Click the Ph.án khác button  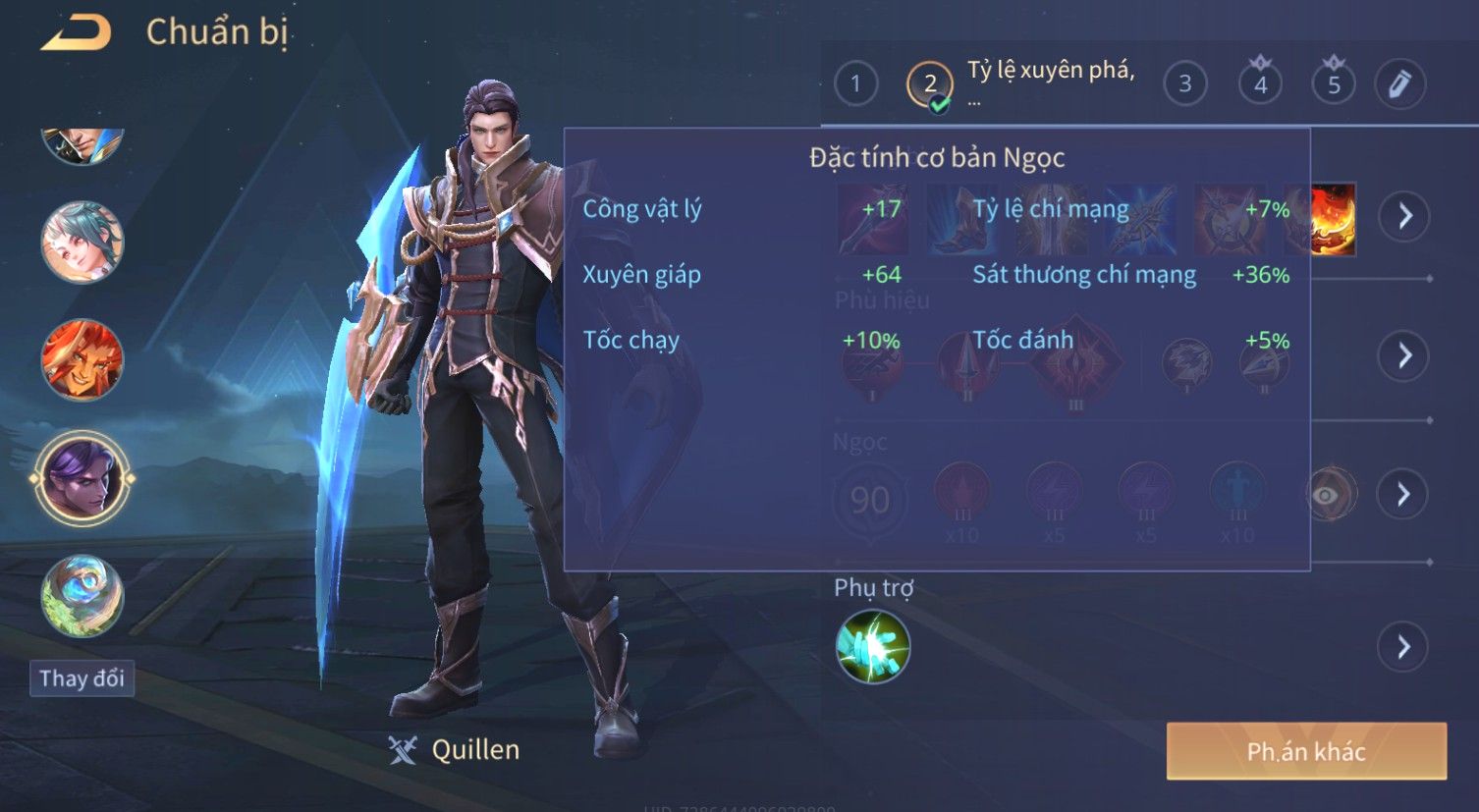1306,751
